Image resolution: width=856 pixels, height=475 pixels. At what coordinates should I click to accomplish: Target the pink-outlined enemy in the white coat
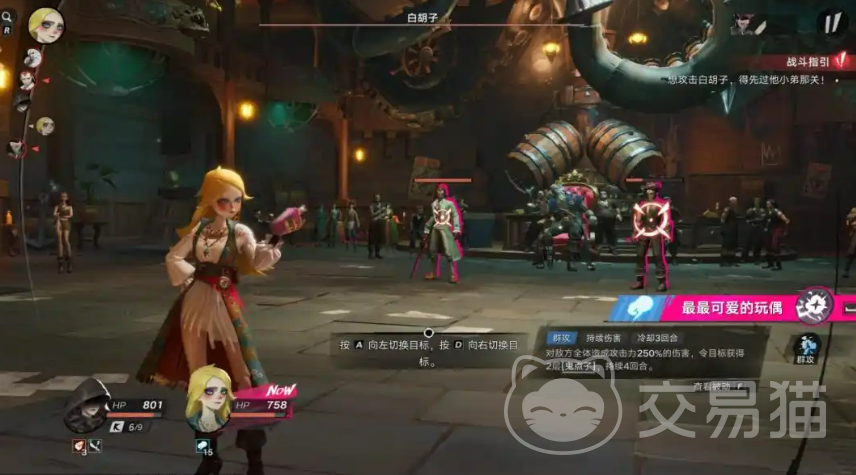441,228
